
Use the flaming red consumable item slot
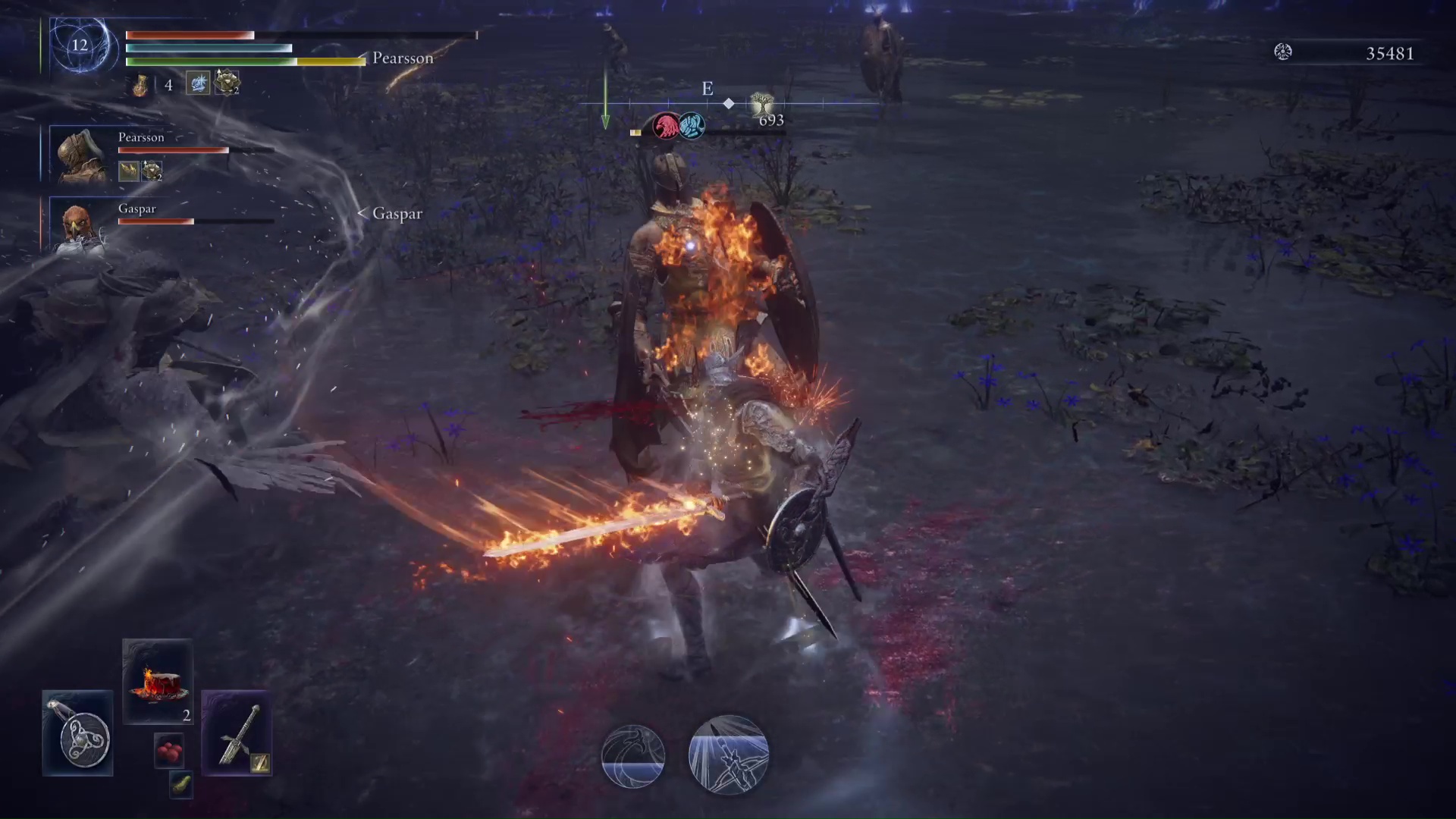(158, 681)
